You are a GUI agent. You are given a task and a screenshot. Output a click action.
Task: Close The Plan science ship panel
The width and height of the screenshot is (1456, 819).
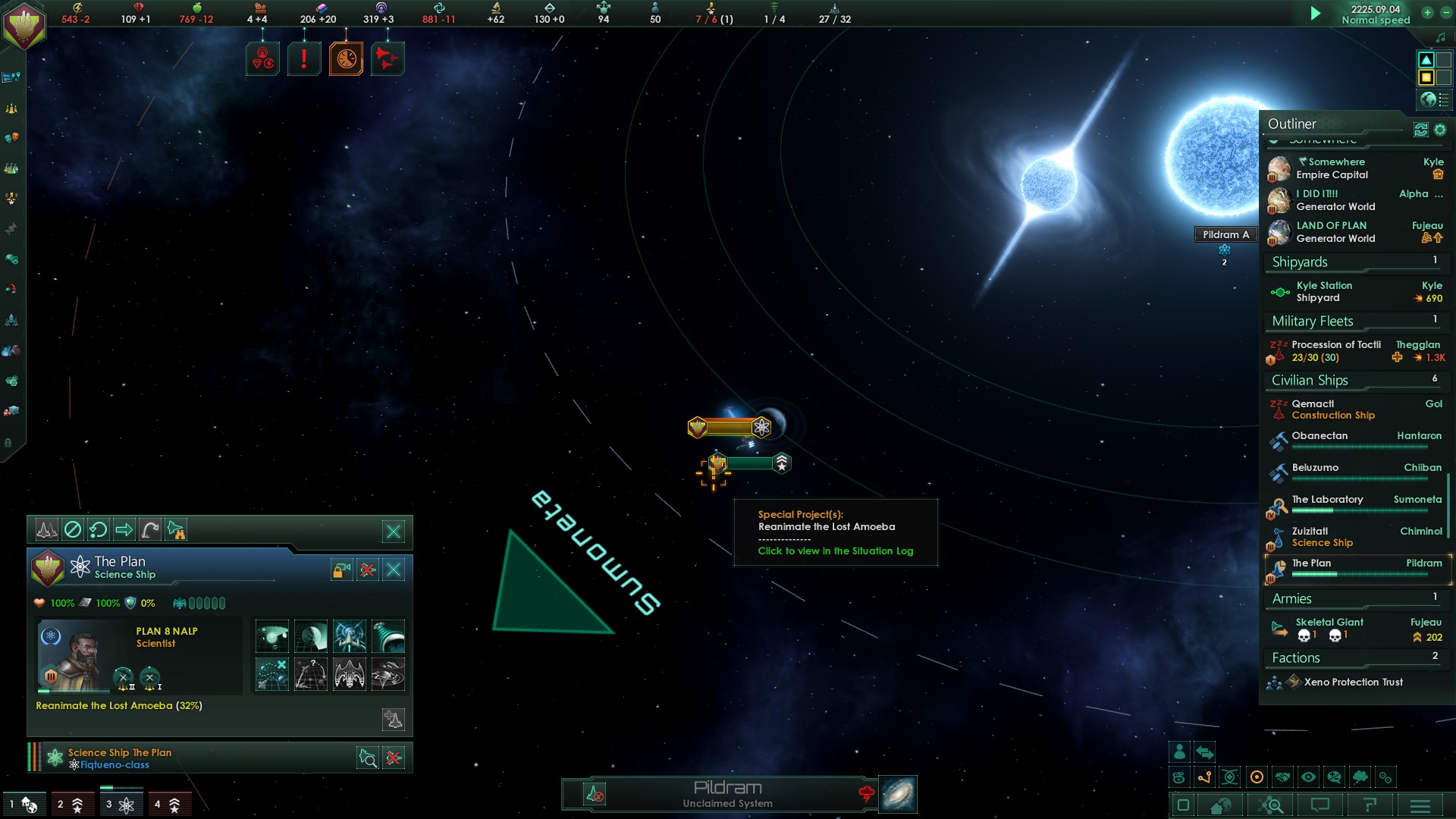tap(394, 570)
